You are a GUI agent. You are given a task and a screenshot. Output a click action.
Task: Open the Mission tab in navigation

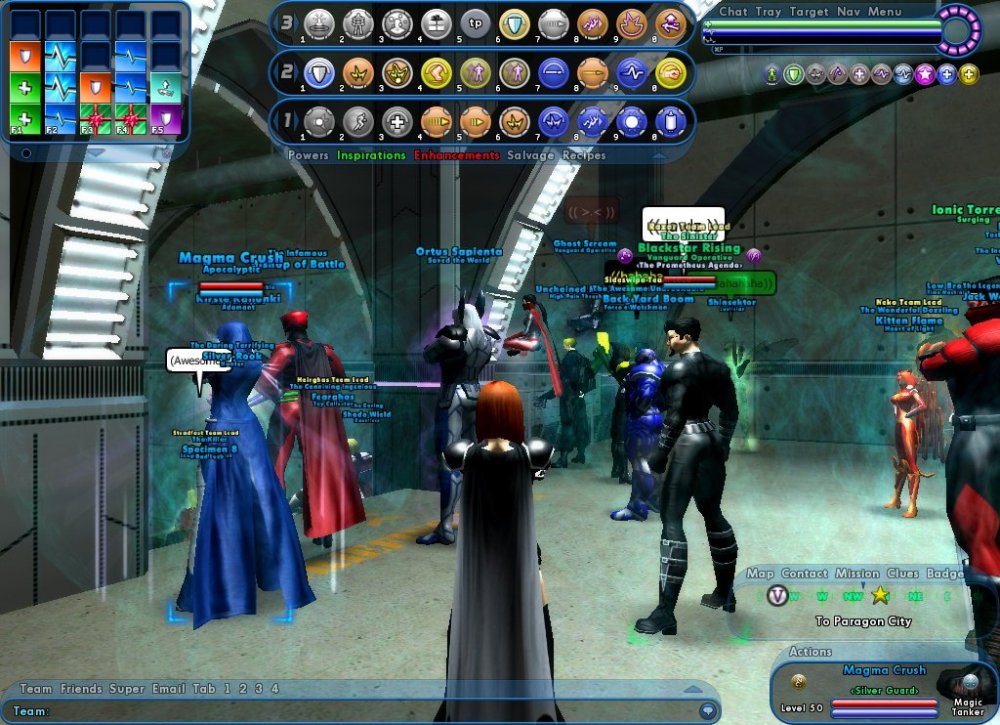point(857,574)
